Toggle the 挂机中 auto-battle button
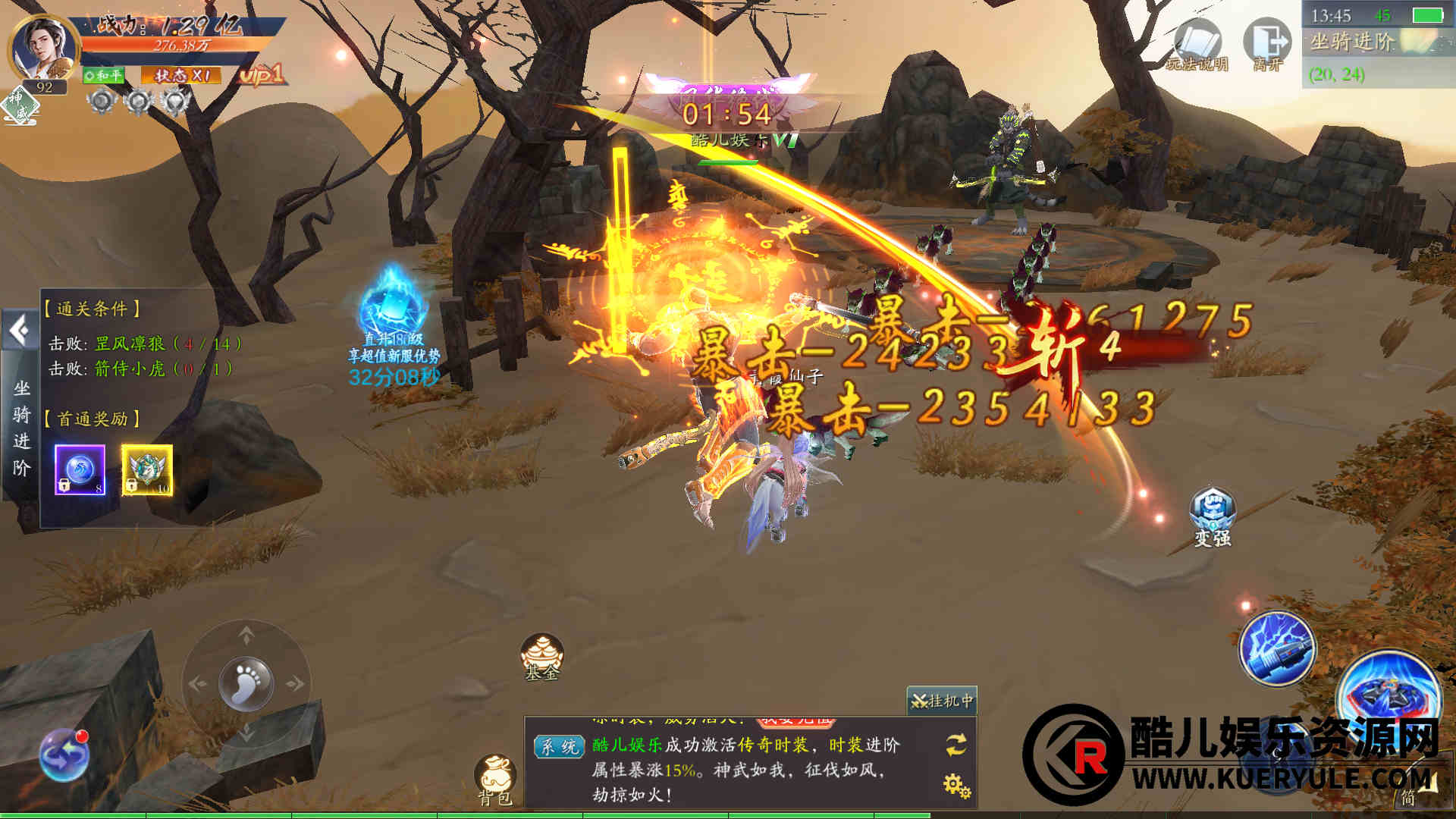This screenshot has width=1456, height=819. (x=942, y=701)
